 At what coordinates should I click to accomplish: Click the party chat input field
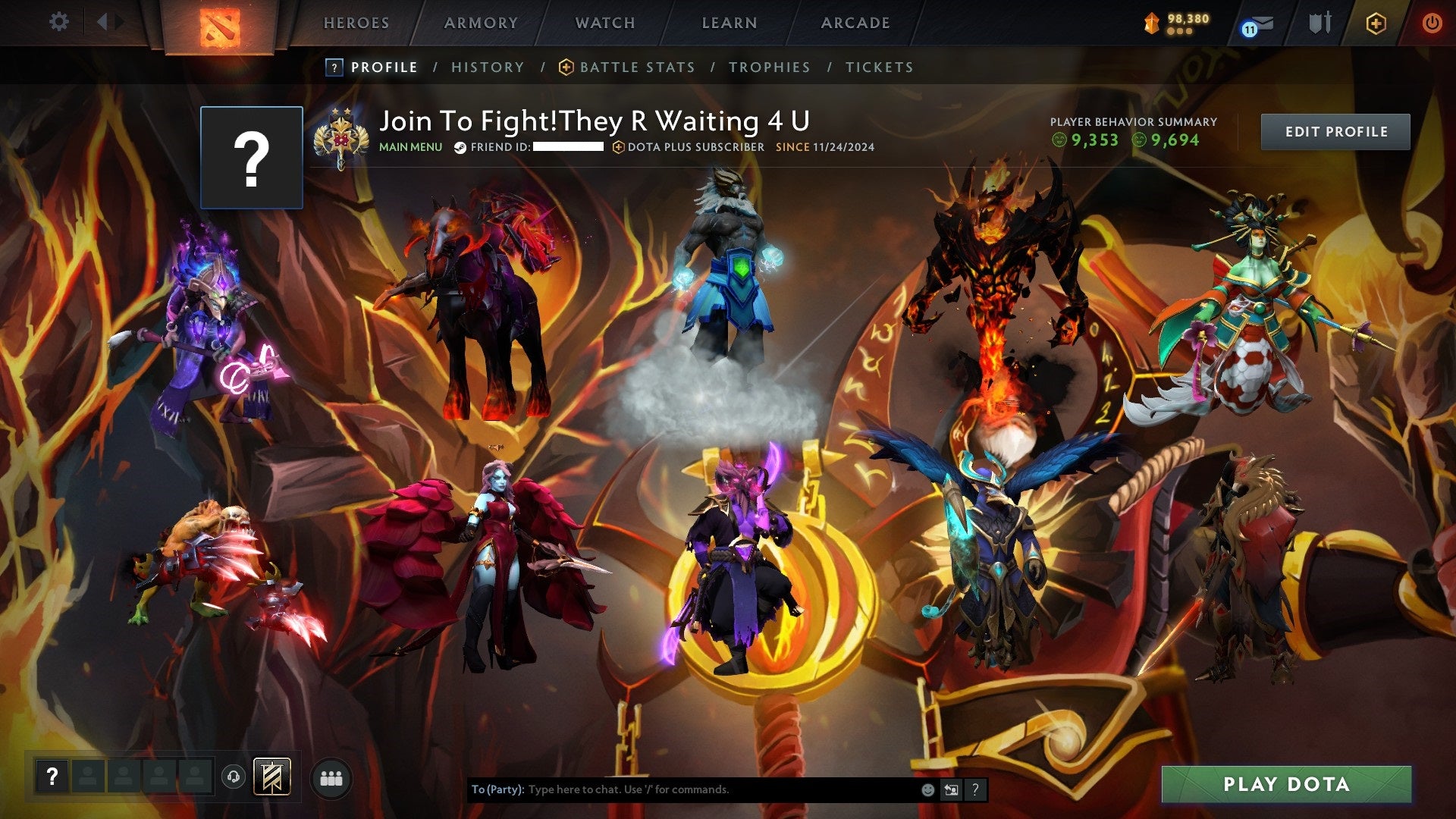(682, 789)
